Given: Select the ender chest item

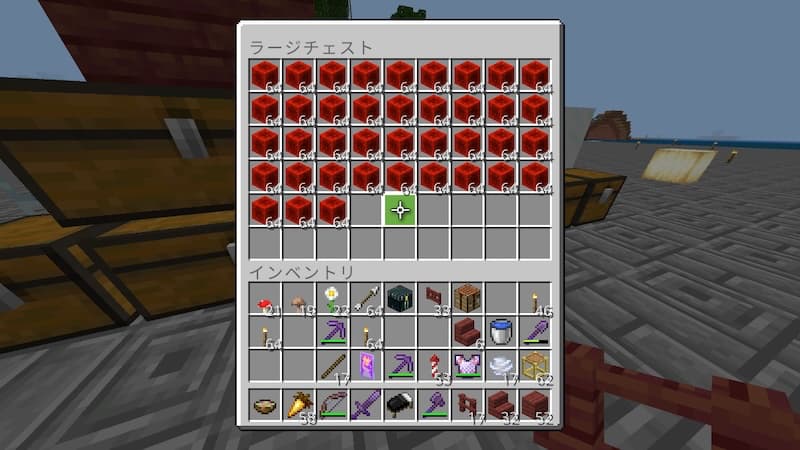Looking at the screenshot, I should tap(400, 298).
